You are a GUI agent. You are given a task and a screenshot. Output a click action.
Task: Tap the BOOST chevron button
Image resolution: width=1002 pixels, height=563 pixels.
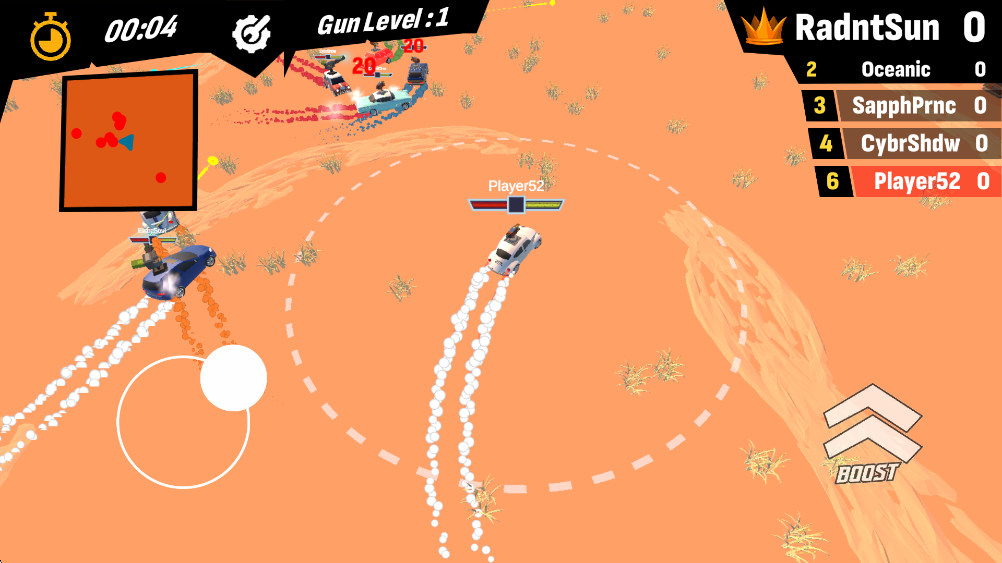tap(869, 434)
